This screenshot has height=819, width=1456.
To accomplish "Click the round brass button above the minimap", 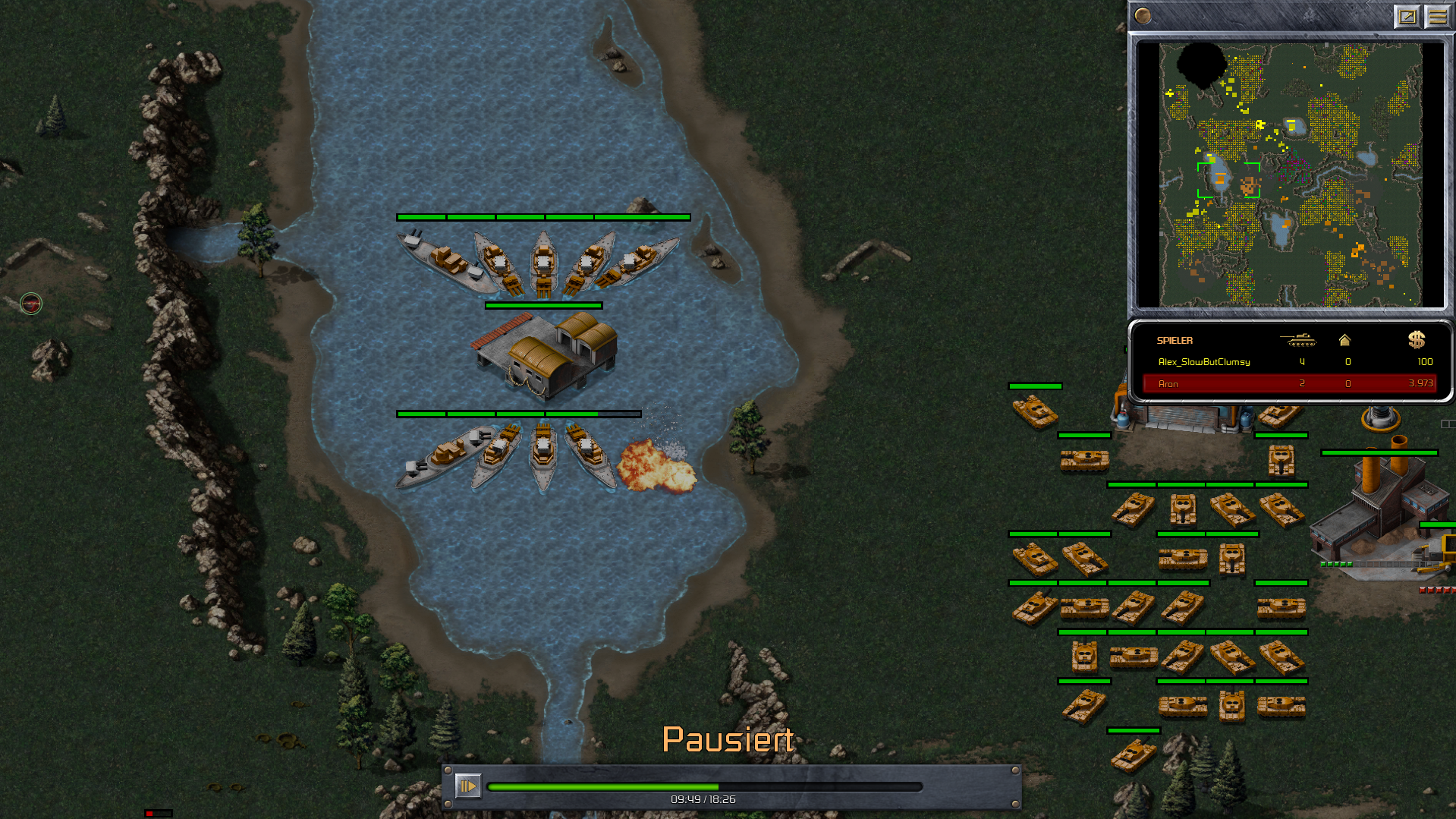I will click(x=1143, y=16).
